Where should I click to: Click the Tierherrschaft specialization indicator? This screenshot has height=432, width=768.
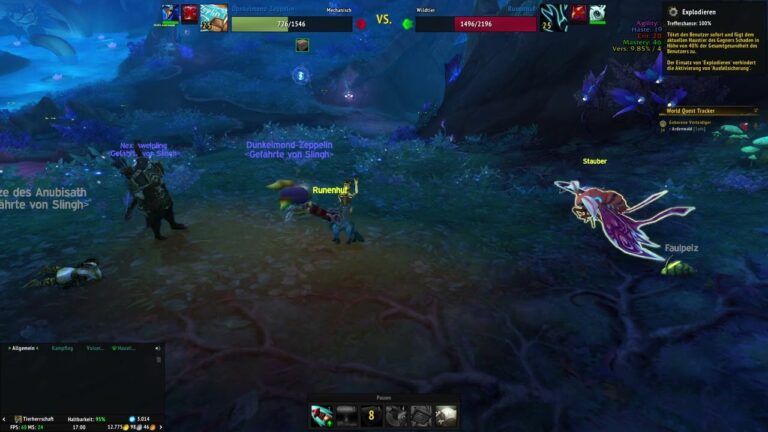tap(34, 419)
